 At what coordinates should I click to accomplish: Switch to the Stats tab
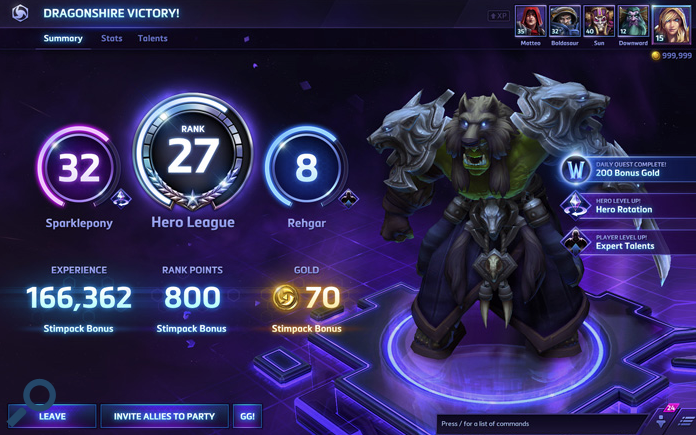pyautogui.click(x=112, y=39)
